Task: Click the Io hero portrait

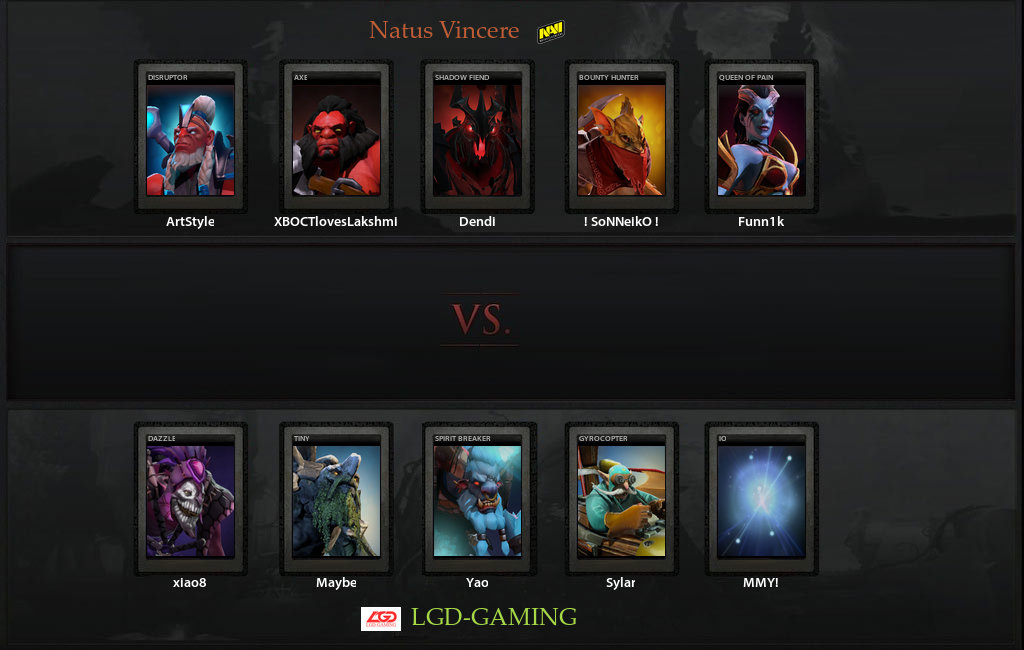Action: tap(762, 500)
